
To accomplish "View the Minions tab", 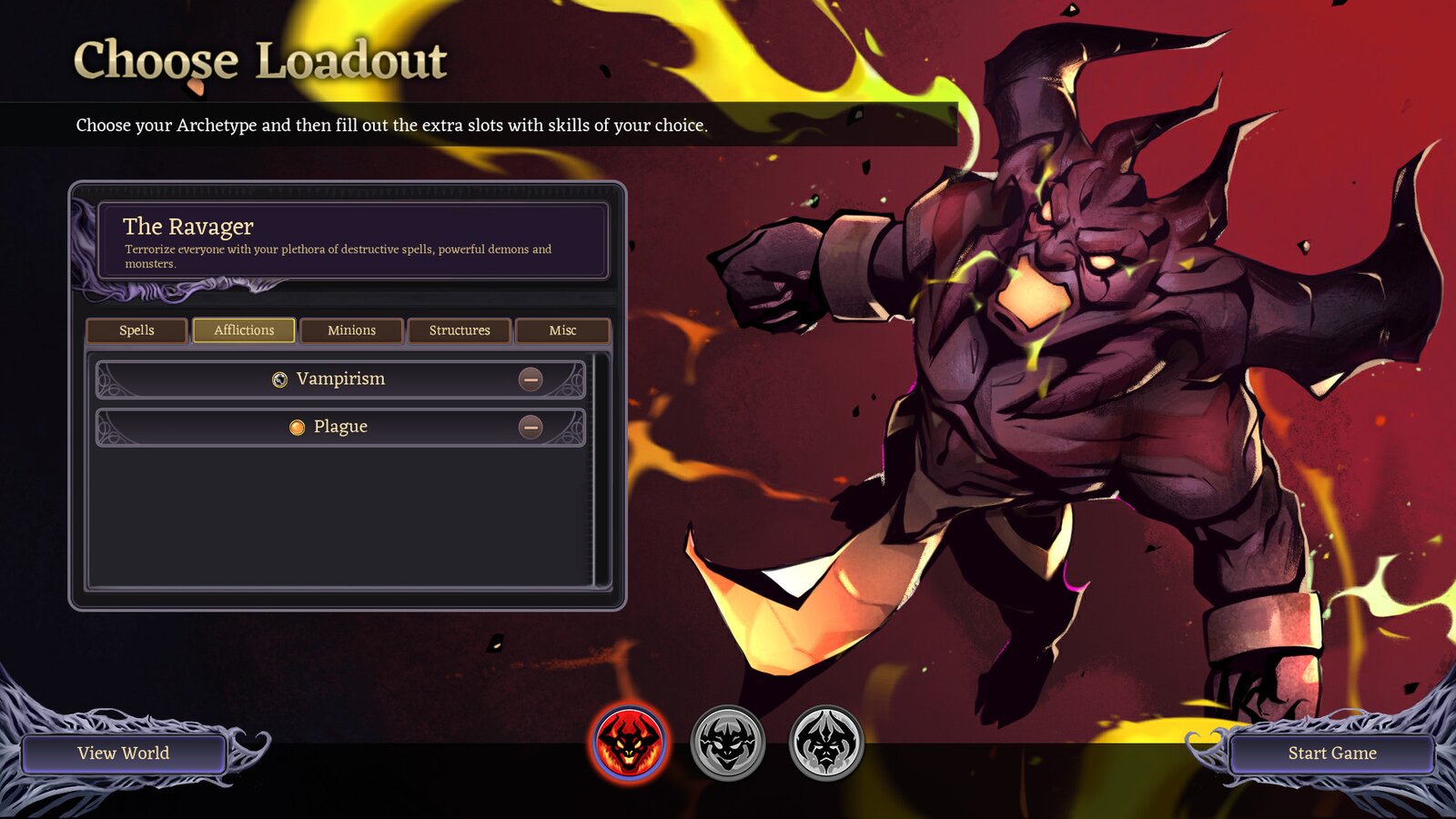I will [351, 330].
